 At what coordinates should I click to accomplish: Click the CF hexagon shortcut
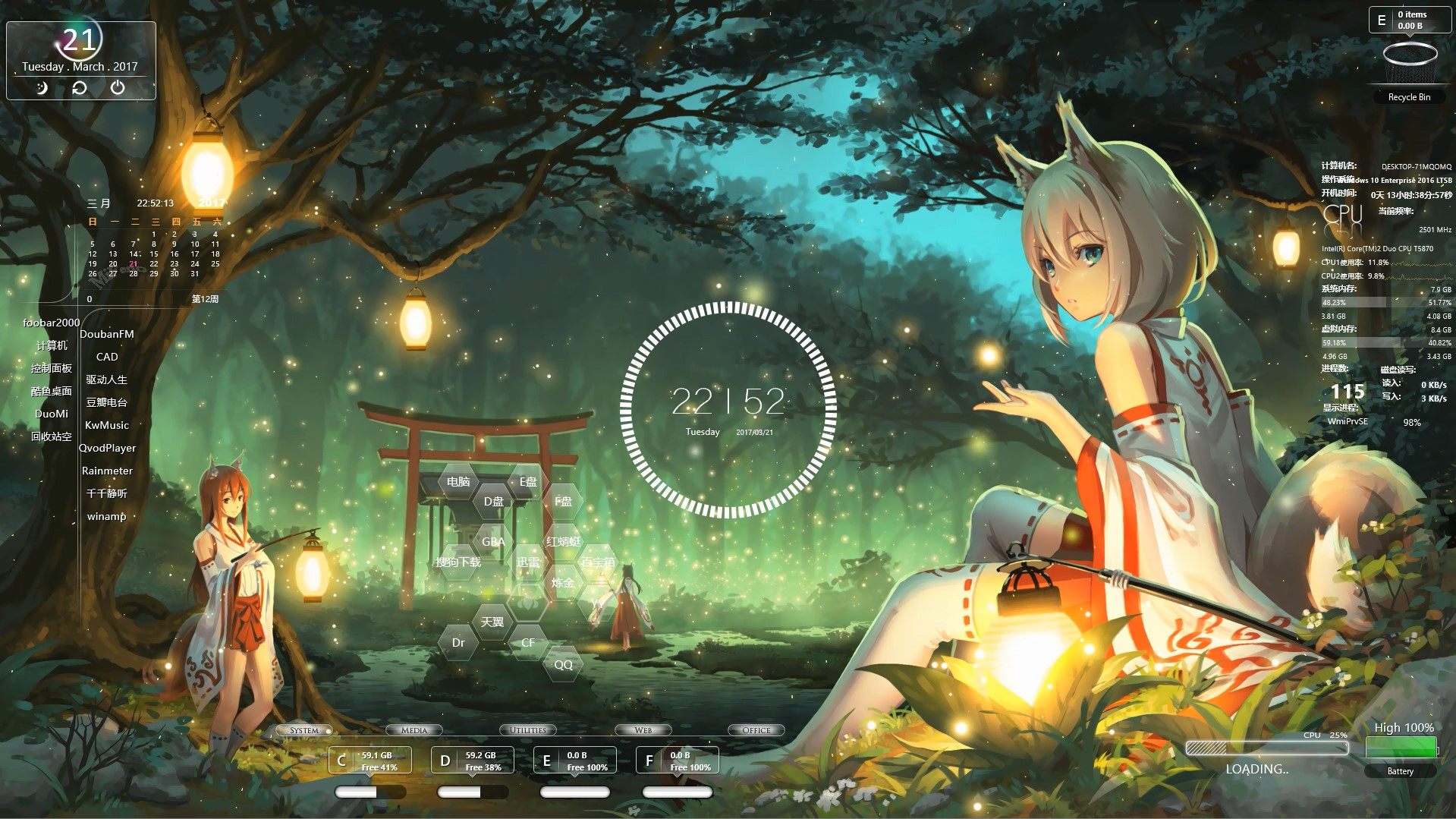coord(529,643)
